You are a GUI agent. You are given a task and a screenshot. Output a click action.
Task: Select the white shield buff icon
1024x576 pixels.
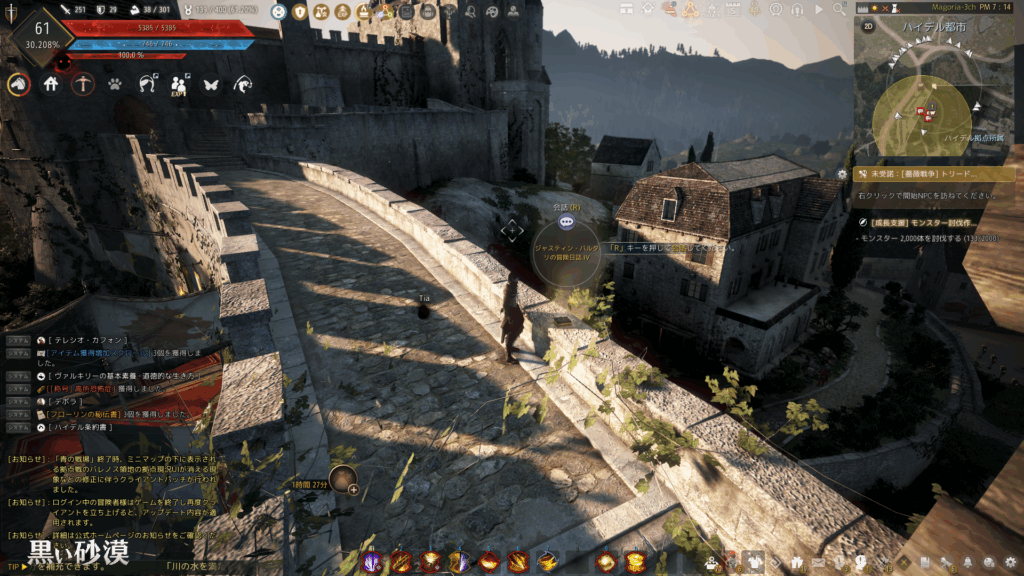click(298, 11)
